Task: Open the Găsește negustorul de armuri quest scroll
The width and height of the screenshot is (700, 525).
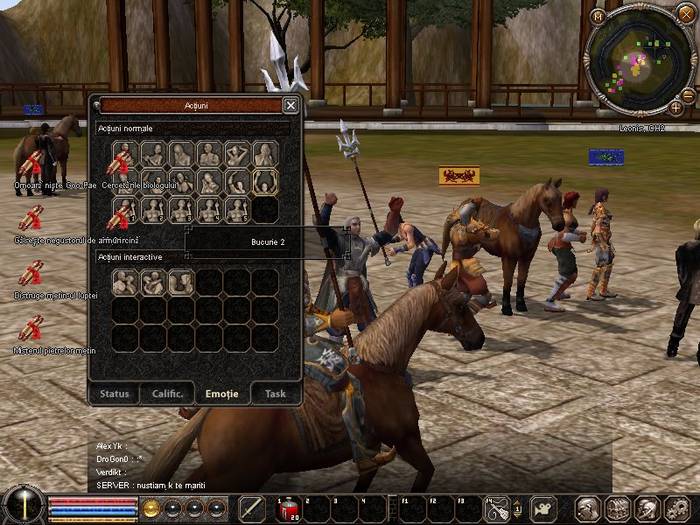Action: [x=32, y=218]
